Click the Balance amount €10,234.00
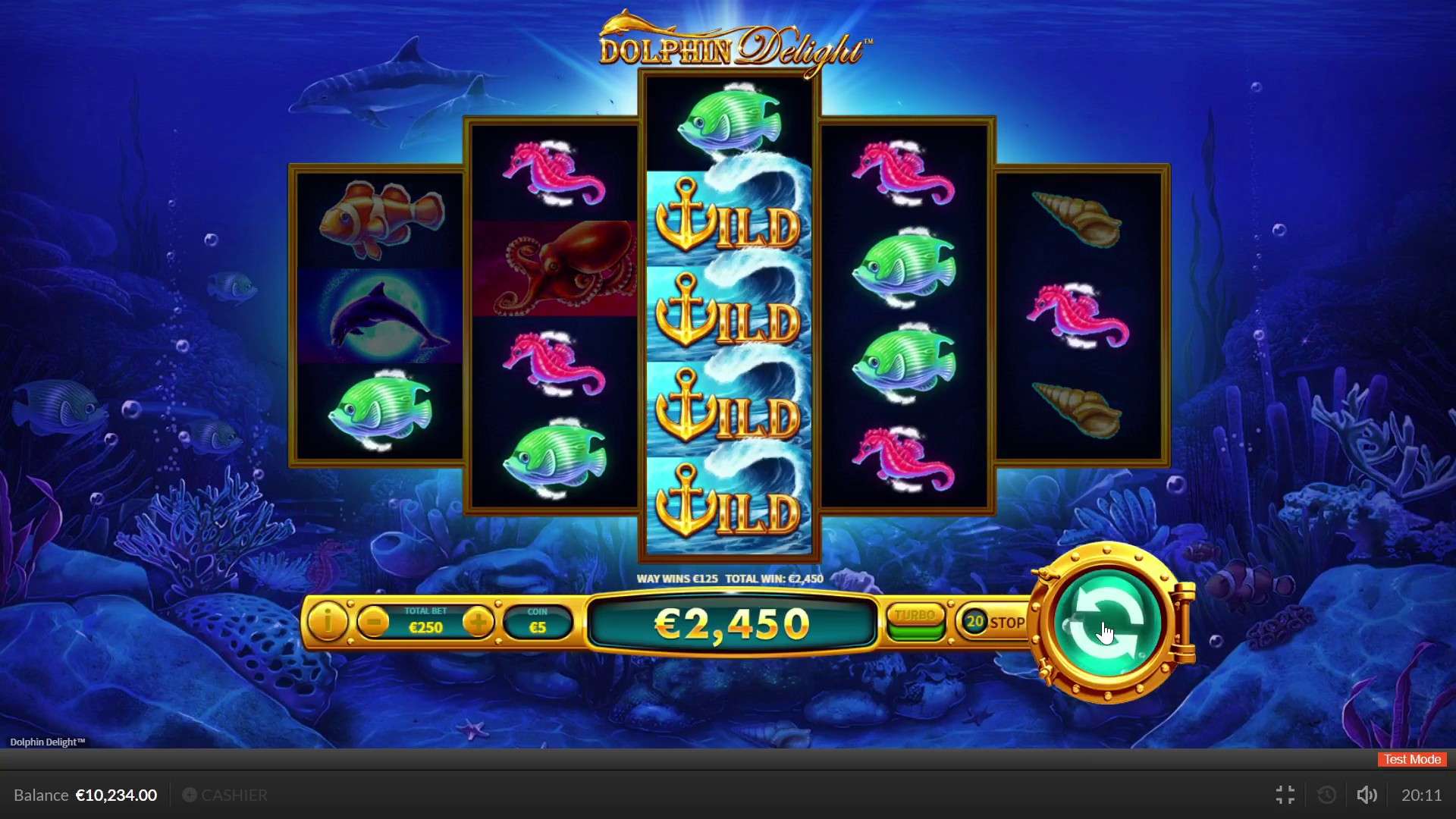This screenshot has width=1456, height=819. click(x=115, y=795)
